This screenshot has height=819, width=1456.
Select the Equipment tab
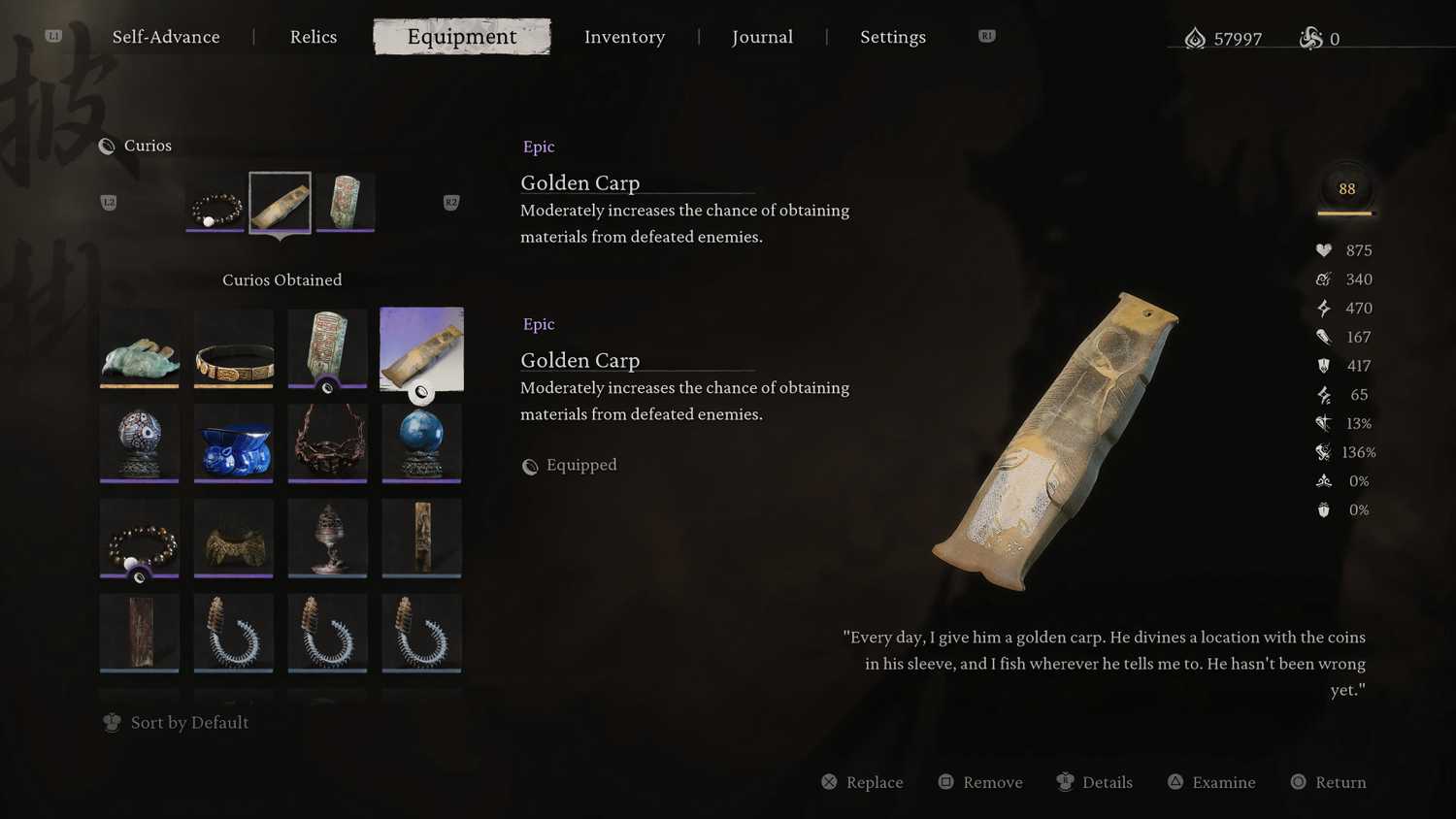pos(462,37)
